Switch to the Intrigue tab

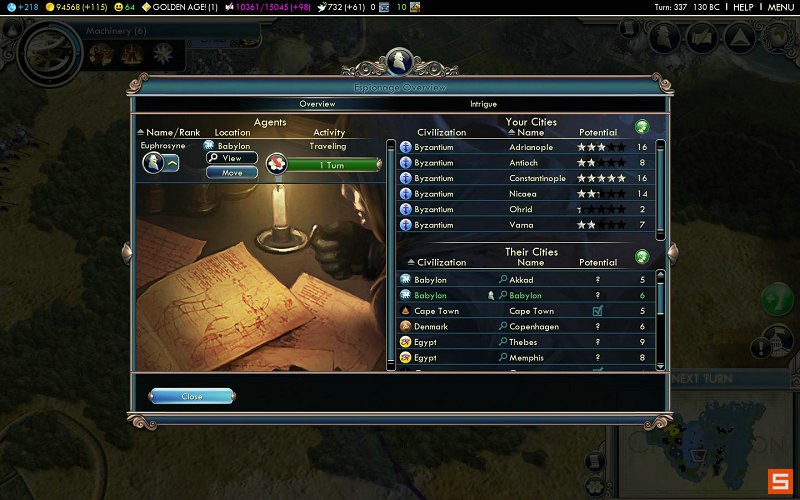483,104
